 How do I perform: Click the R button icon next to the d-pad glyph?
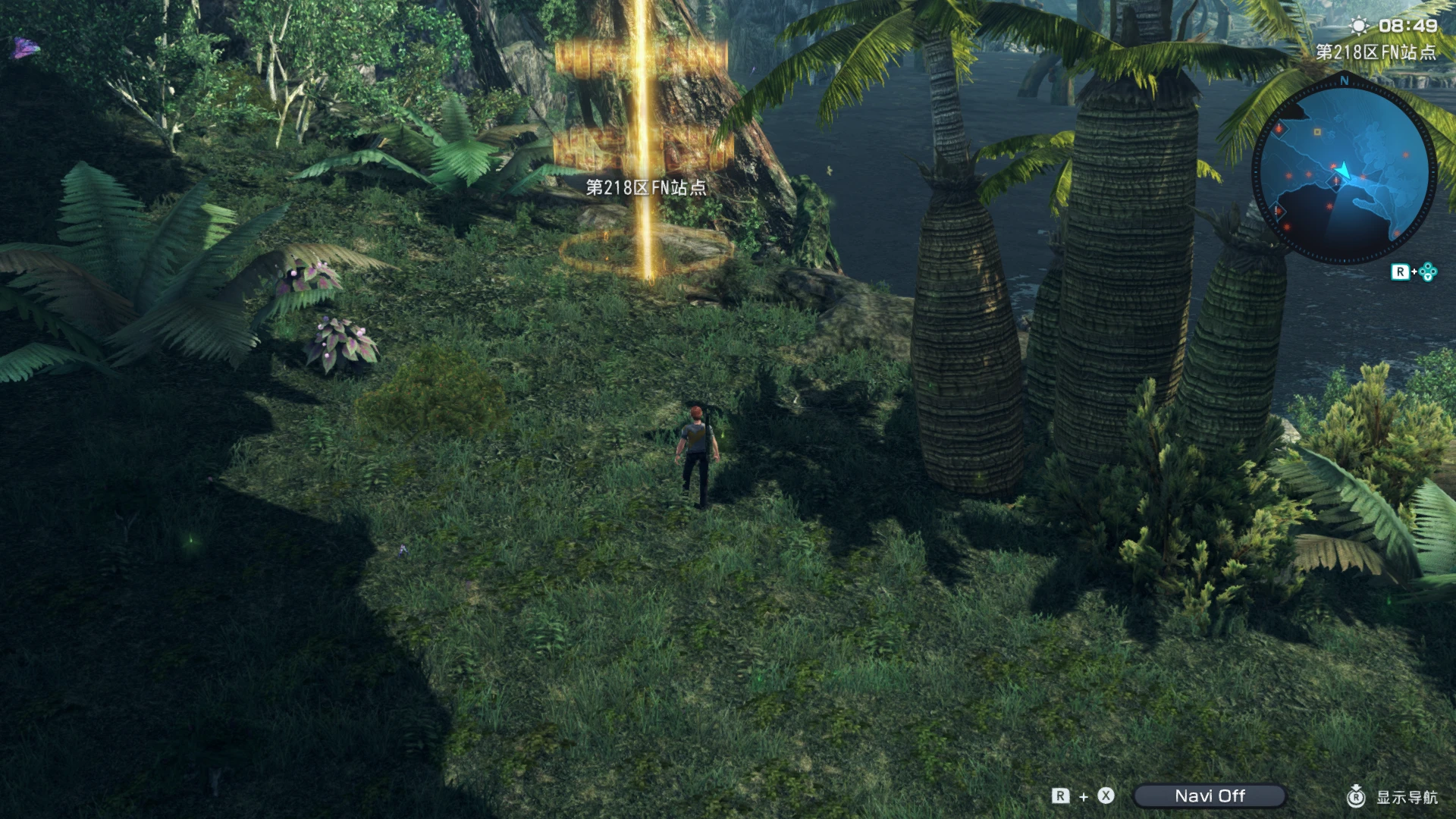point(1402,271)
